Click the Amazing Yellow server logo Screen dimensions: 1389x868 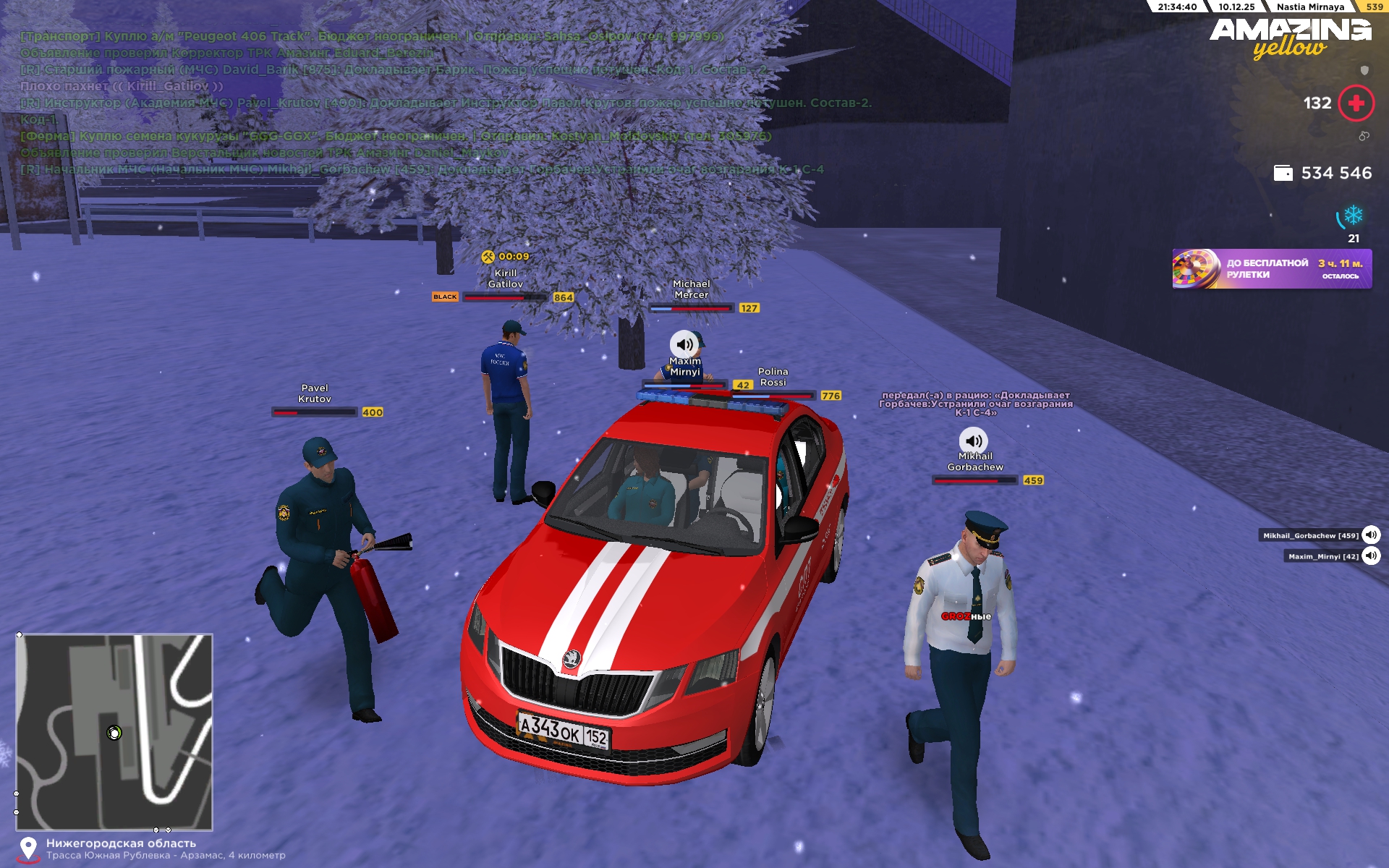point(1290,38)
